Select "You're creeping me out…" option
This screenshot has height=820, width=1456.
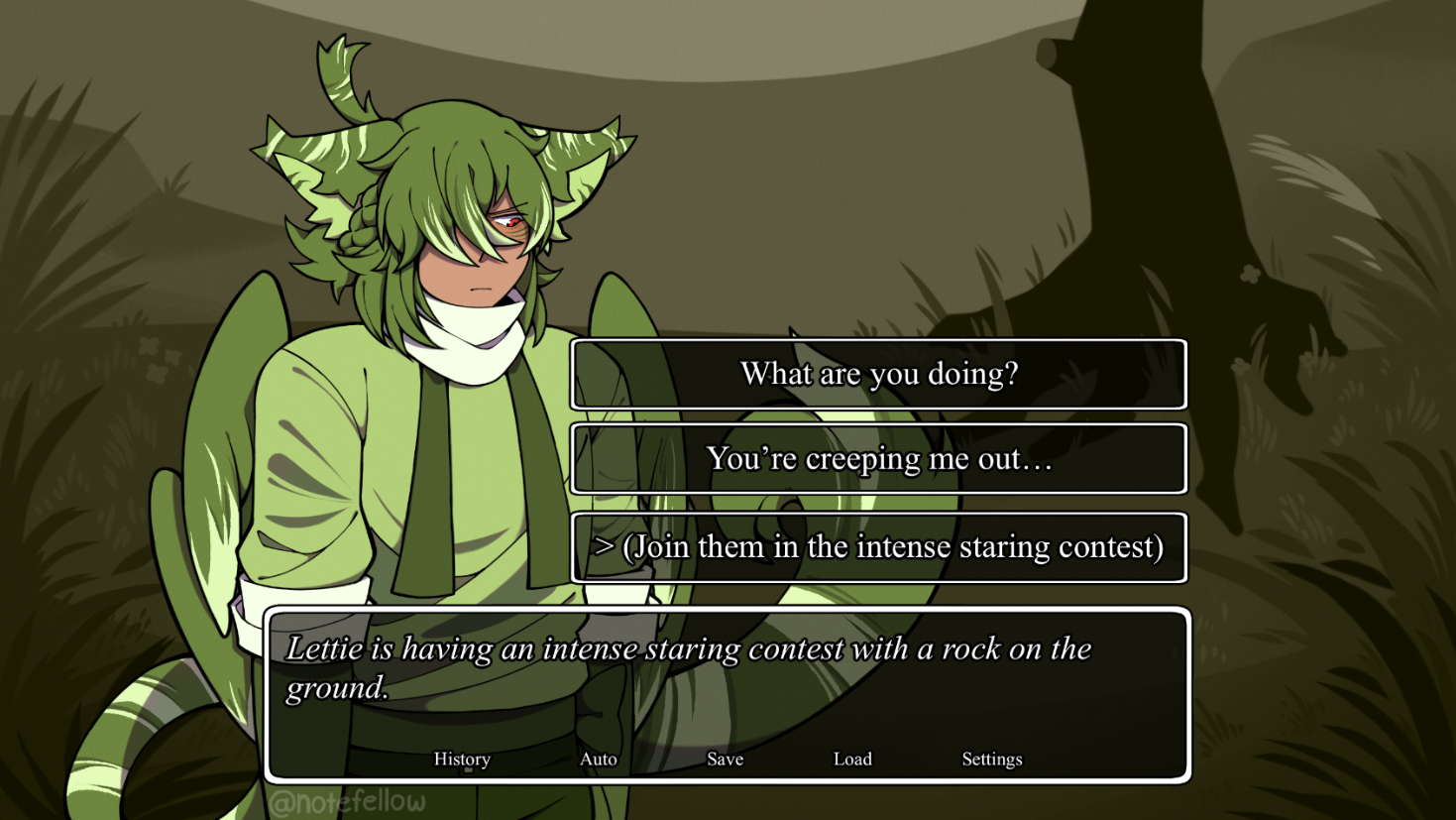[x=878, y=459]
